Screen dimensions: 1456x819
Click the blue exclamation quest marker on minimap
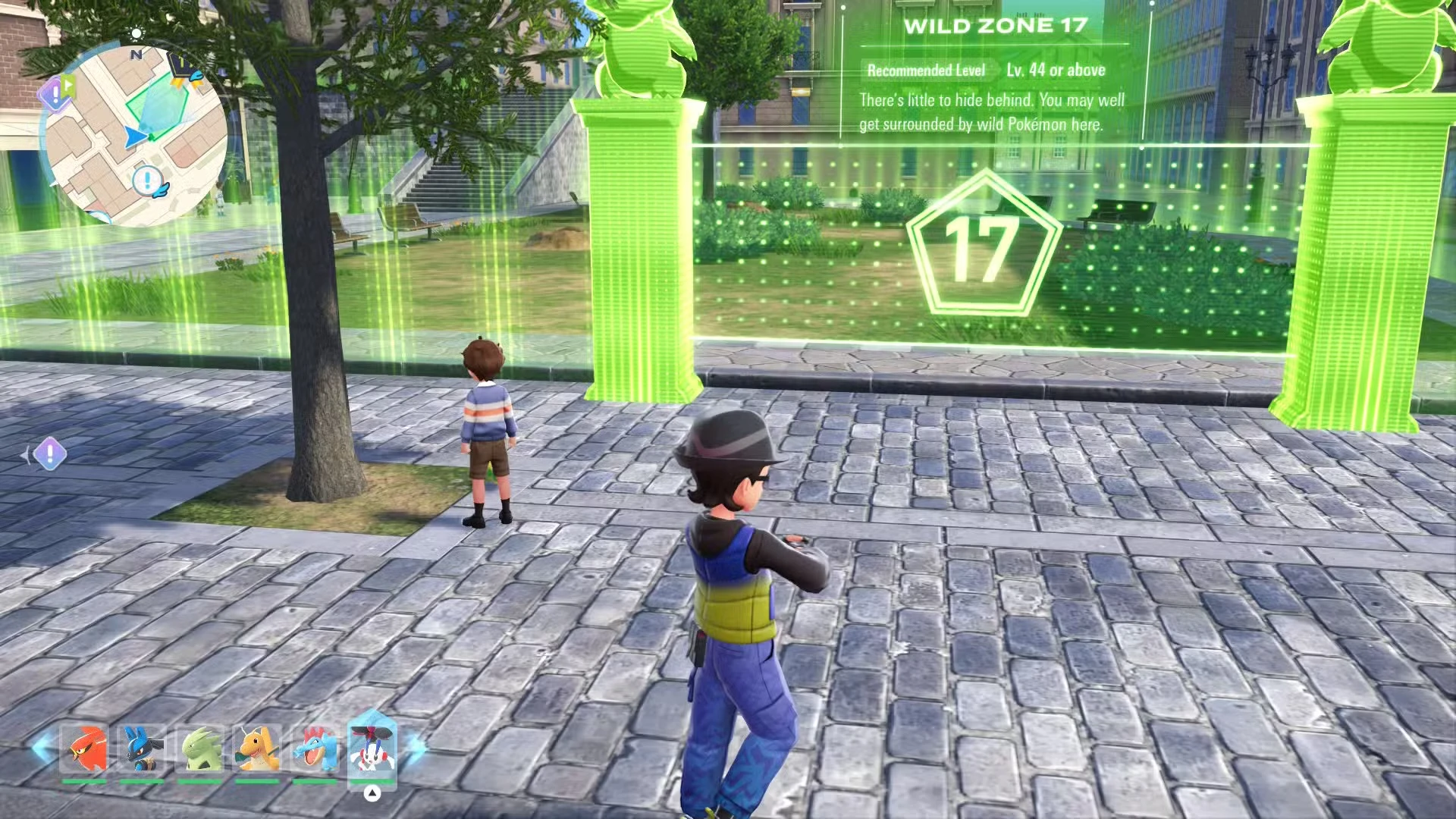point(149,180)
